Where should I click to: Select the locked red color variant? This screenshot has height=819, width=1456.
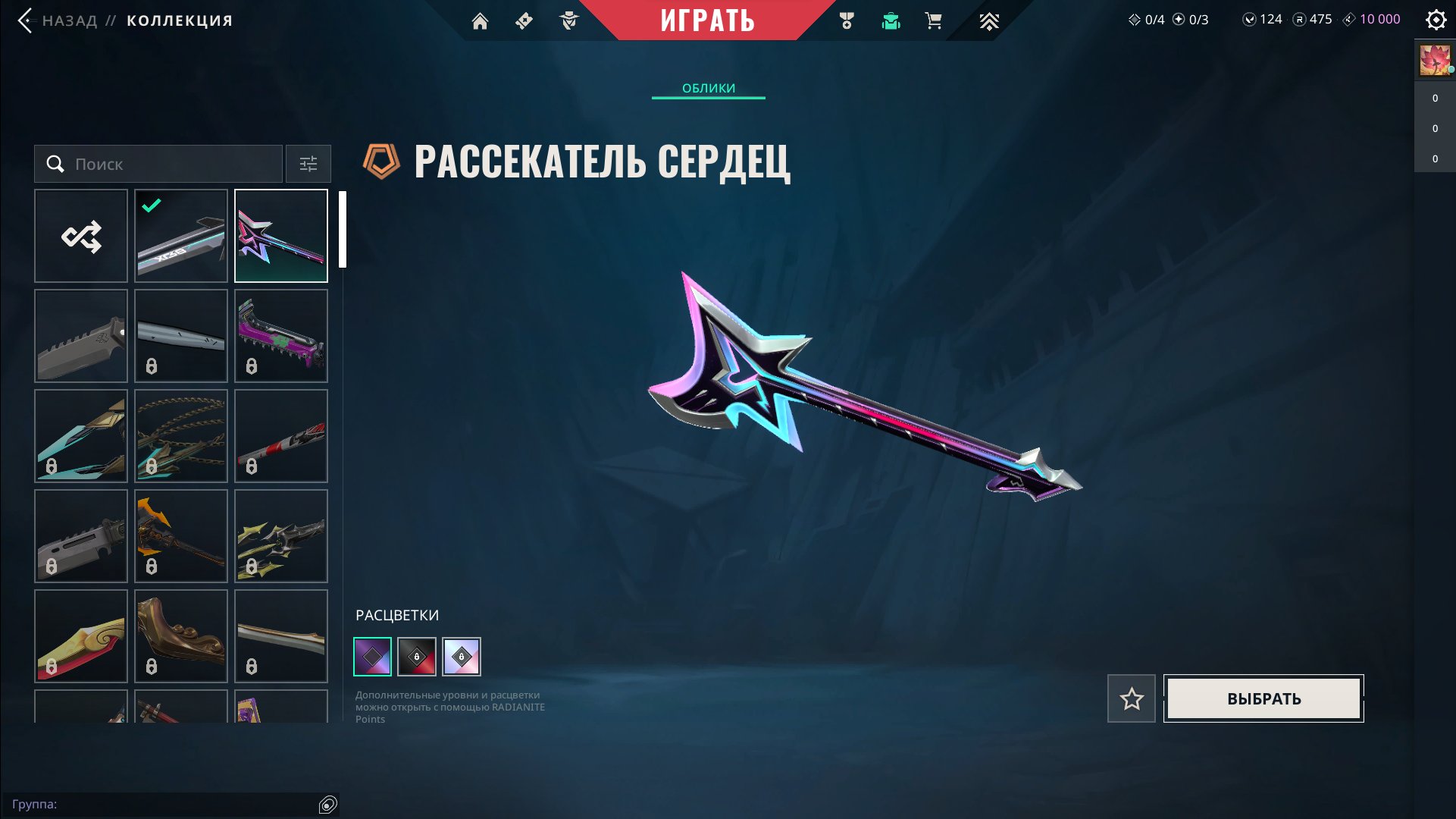point(417,656)
